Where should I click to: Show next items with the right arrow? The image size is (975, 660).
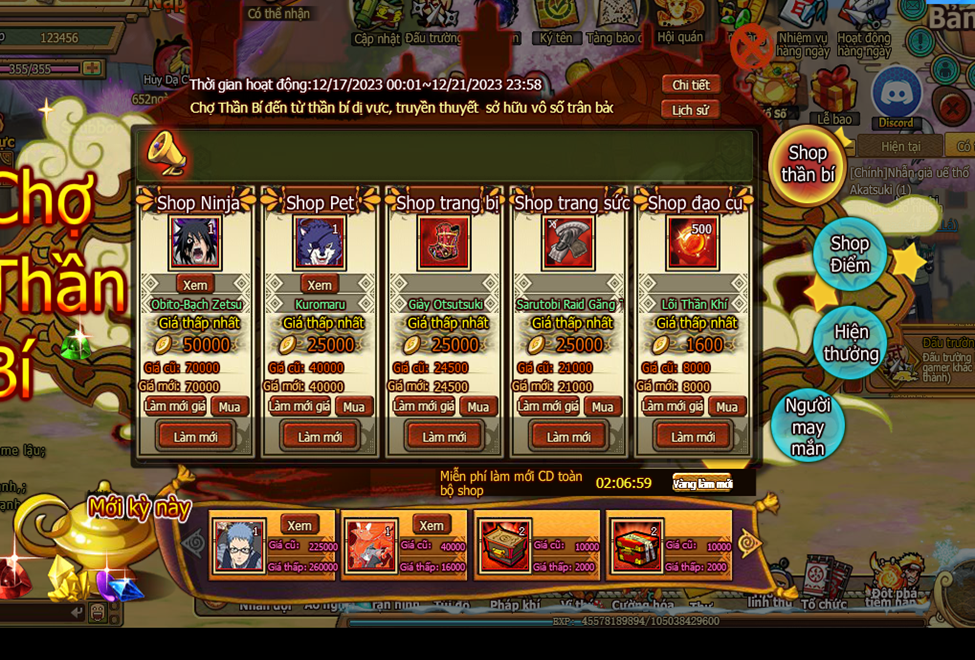(749, 543)
